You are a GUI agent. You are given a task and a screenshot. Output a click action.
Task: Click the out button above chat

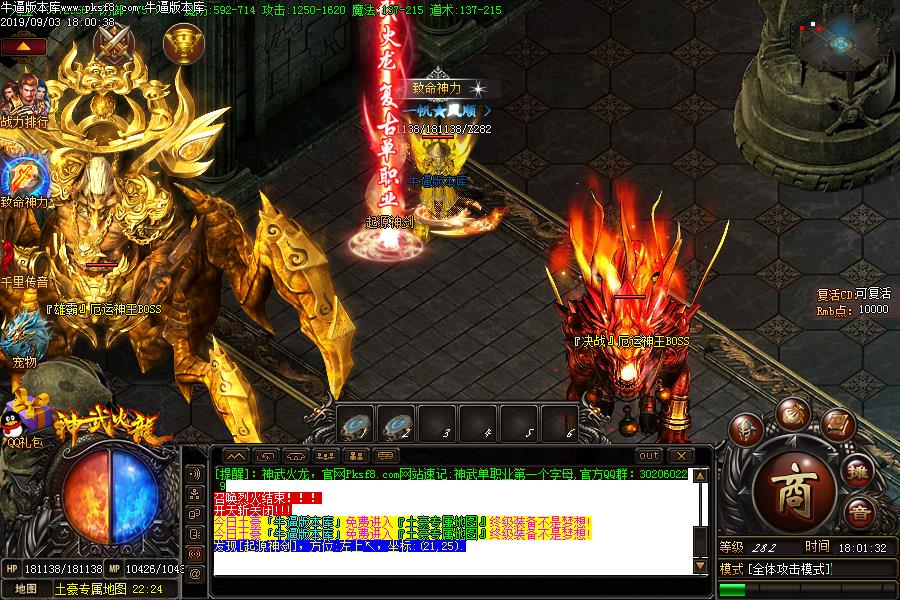[x=648, y=455]
